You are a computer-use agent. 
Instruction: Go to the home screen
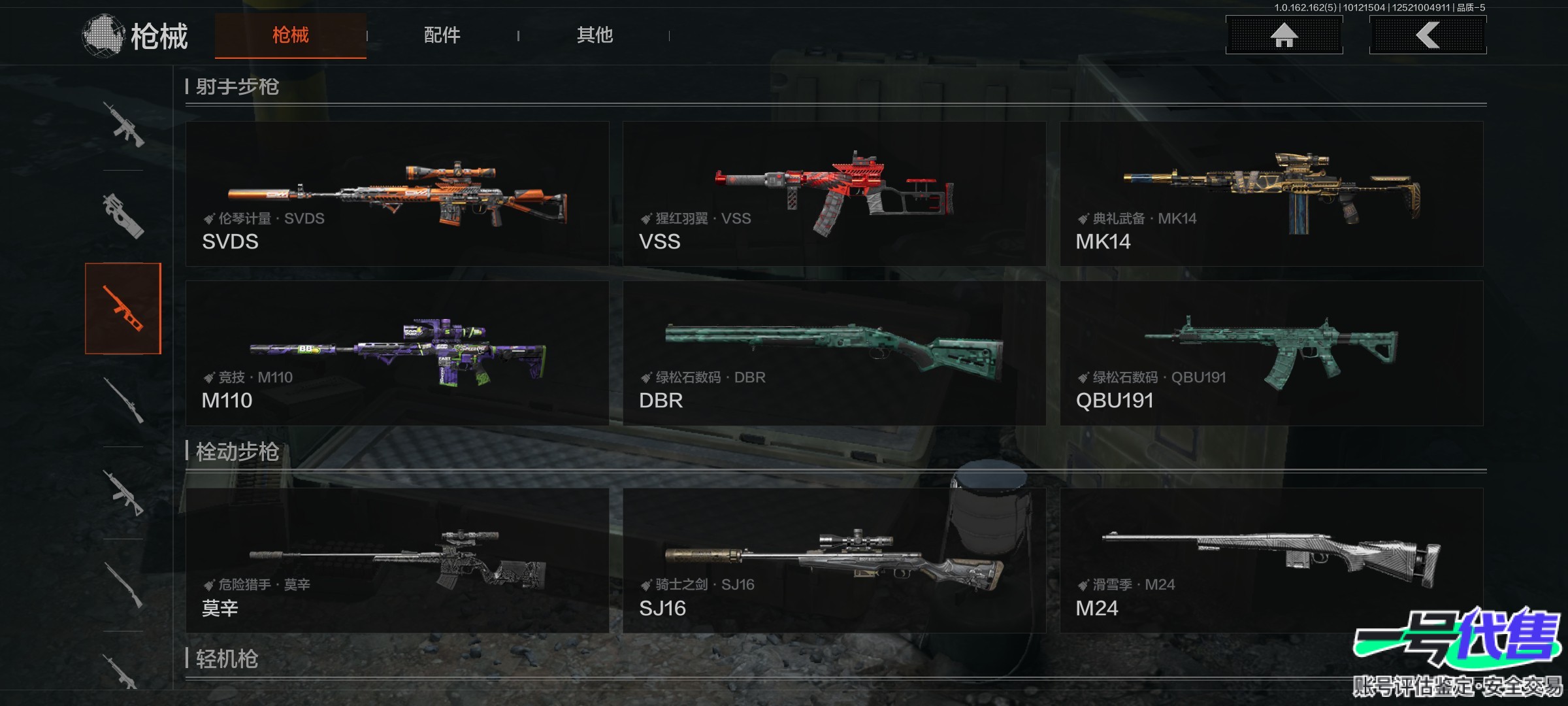[x=1284, y=35]
